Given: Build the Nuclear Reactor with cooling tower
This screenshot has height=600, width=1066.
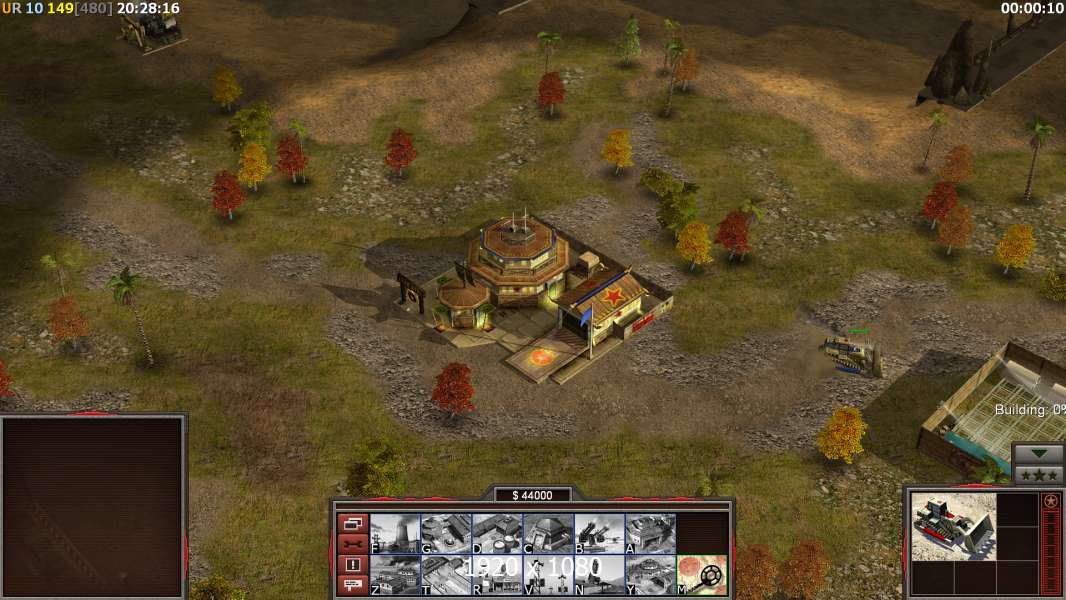Looking at the screenshot, I should pos(395,534).
